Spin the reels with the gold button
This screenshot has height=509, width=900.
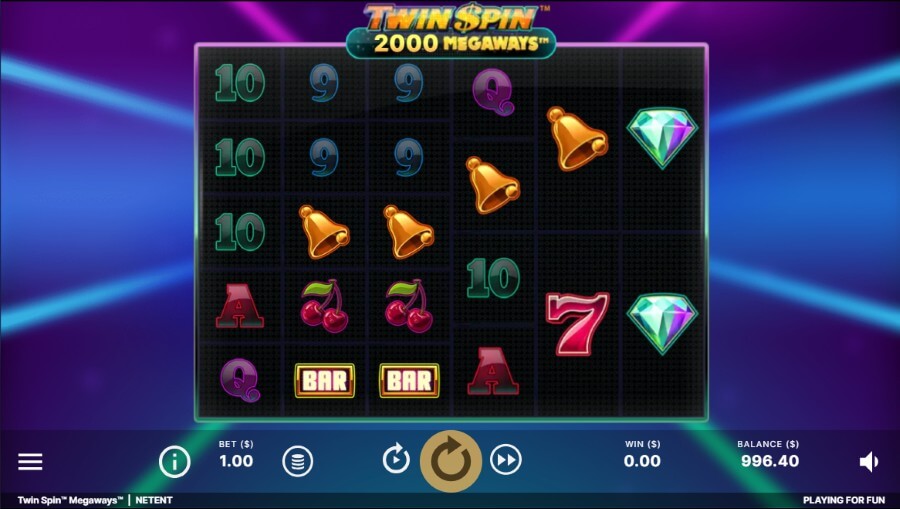tap(451, 460)
